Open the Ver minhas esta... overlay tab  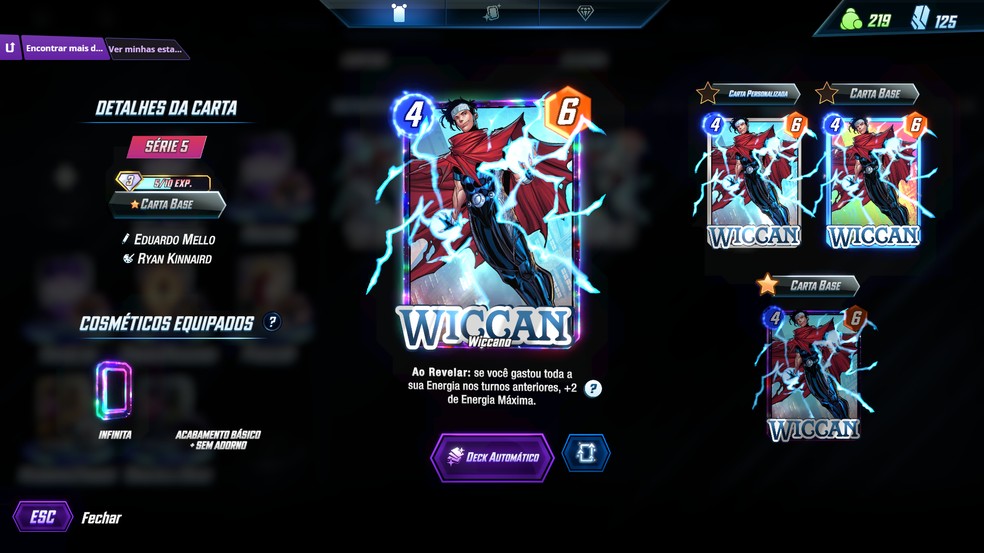[145, 48]
